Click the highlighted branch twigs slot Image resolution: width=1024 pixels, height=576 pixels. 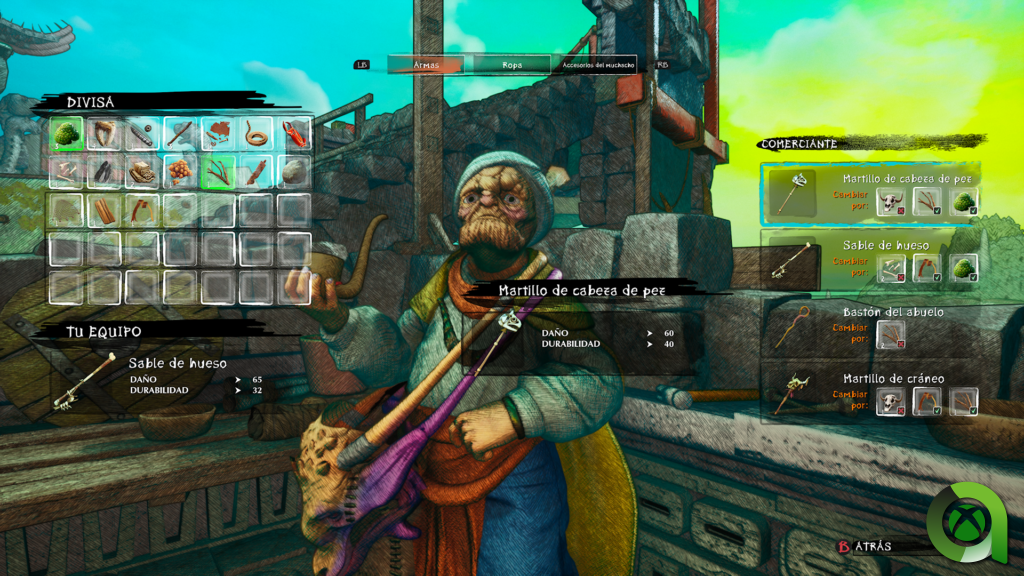coord(218,172)
